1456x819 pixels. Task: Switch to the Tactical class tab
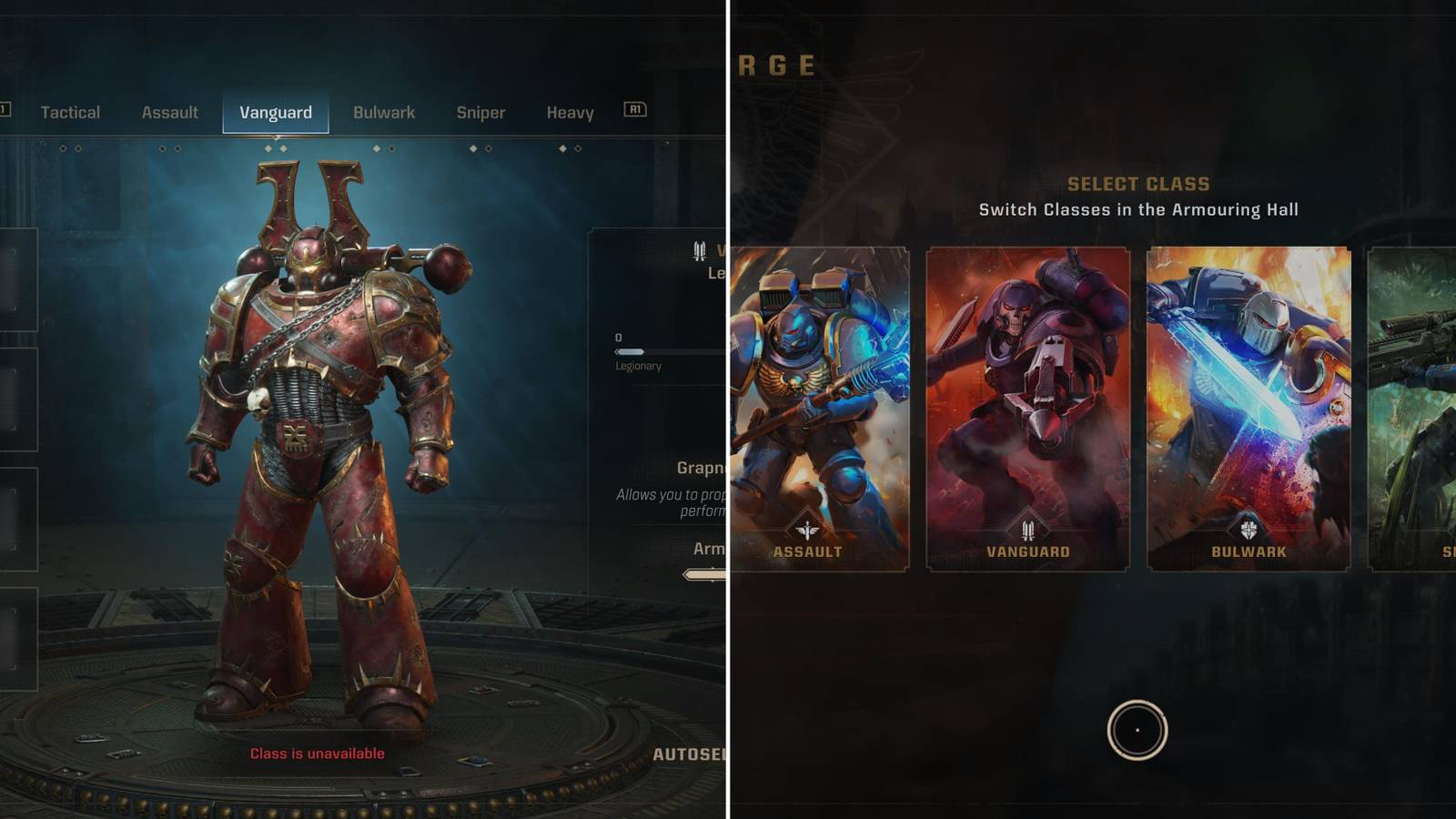(x=71, y=112)
